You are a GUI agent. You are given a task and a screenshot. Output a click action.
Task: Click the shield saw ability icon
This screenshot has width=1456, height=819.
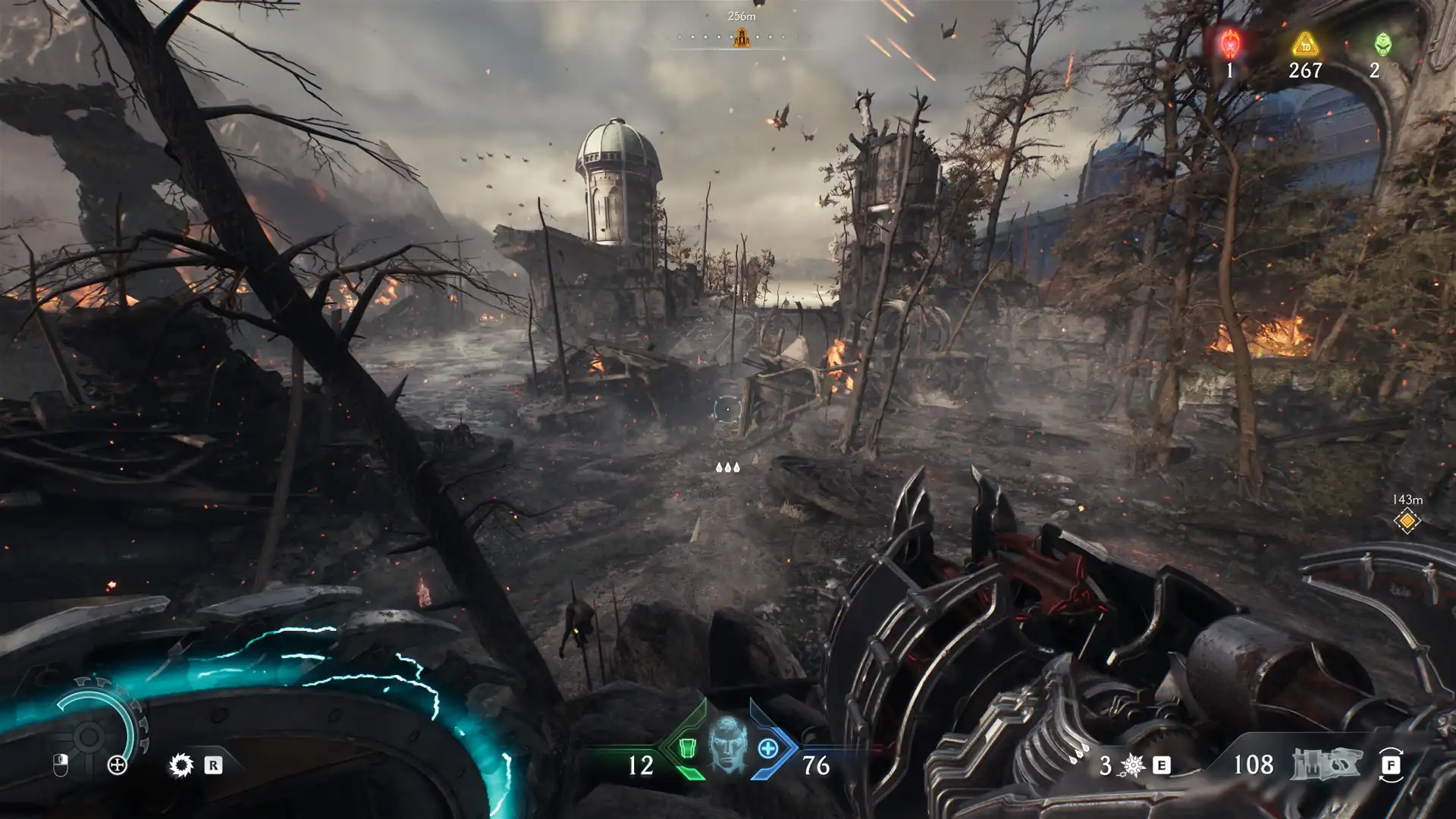point(181,765)
